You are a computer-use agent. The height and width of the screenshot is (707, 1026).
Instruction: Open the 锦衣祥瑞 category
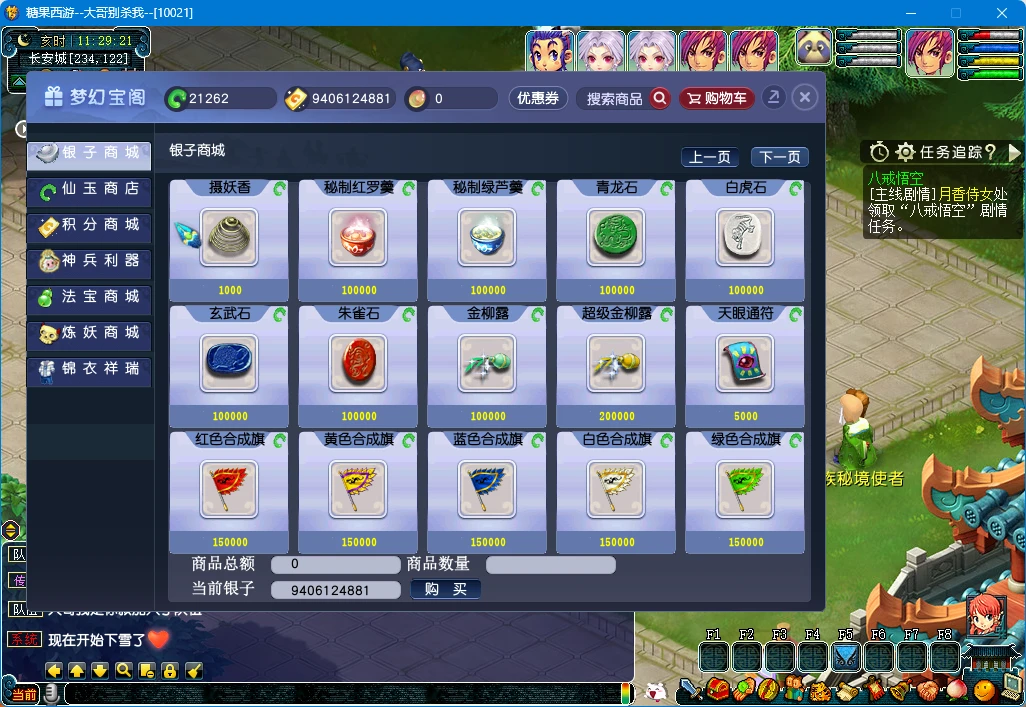click(x=90, y=369)
